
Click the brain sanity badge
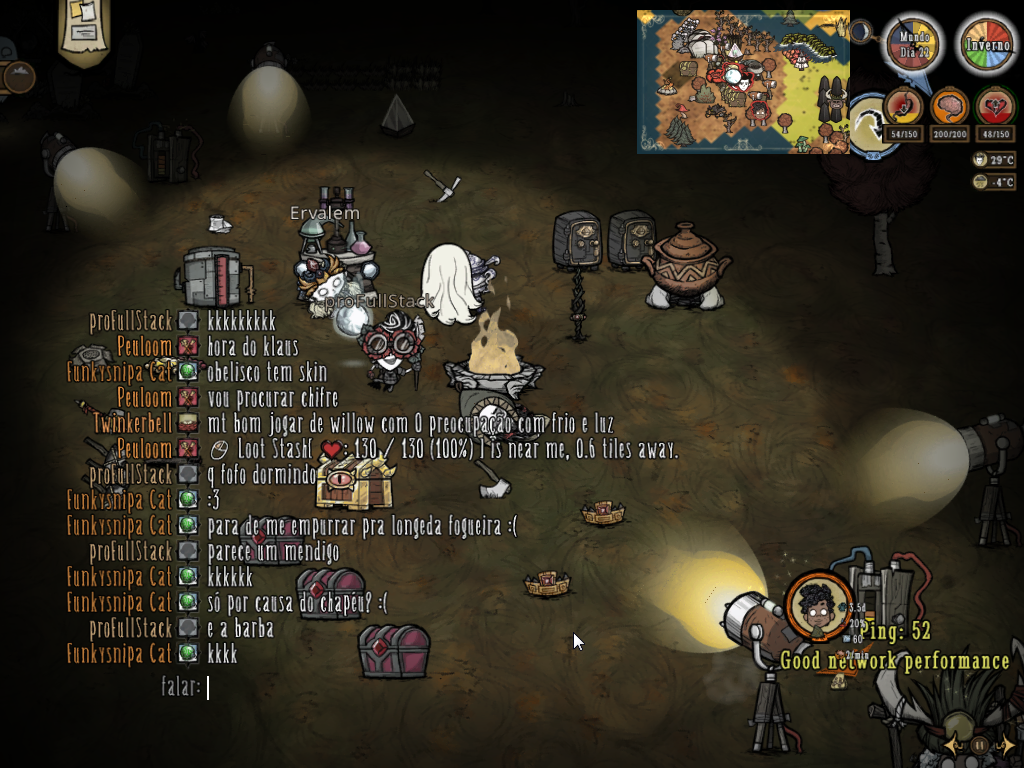[949, 105]
